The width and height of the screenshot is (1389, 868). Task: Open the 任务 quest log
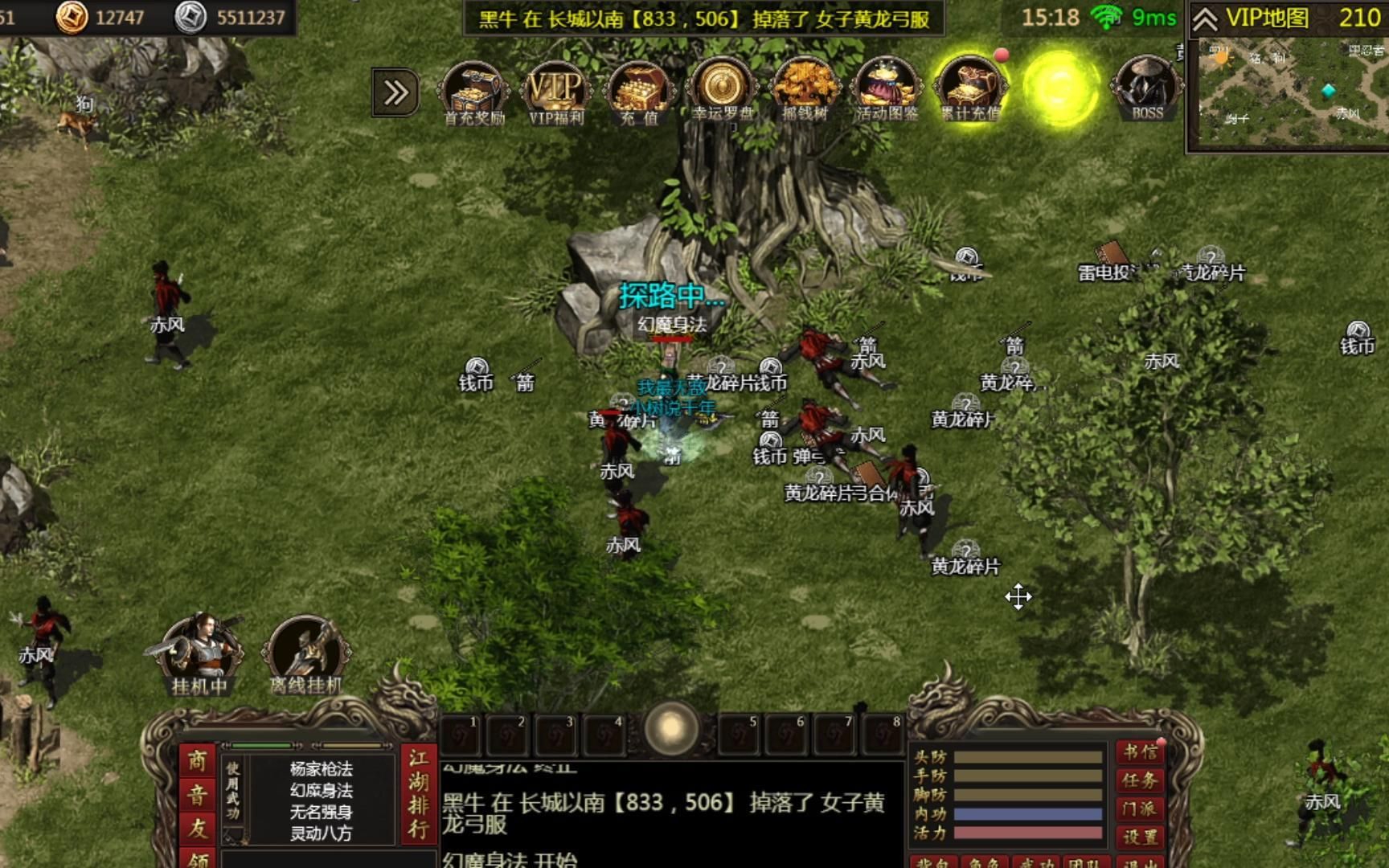pyautogui.click(x=1140, y=780)
